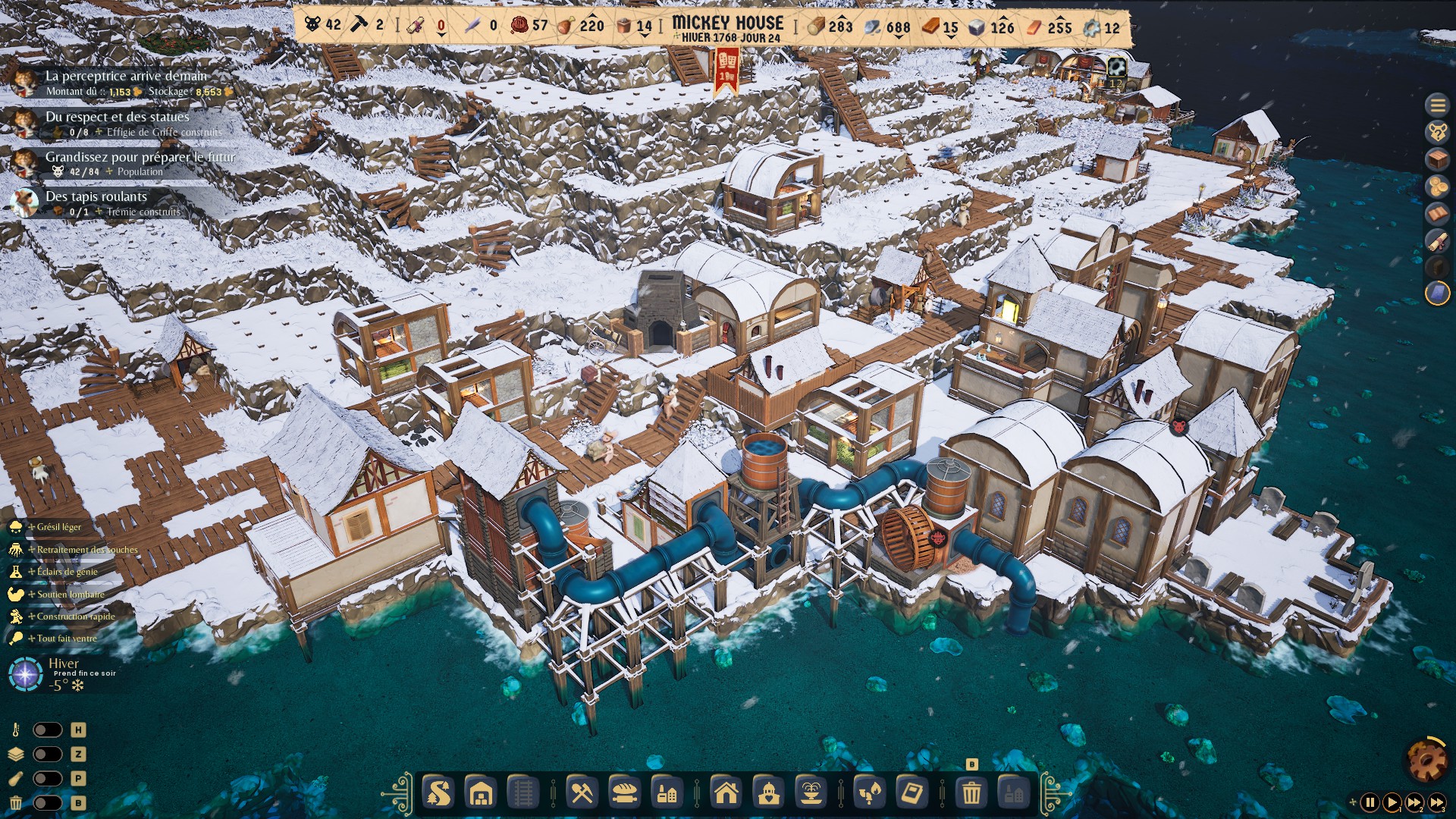Open the rolled scroll panel
Screen dimensions: 1456x819
click(x=1437, y=241)
